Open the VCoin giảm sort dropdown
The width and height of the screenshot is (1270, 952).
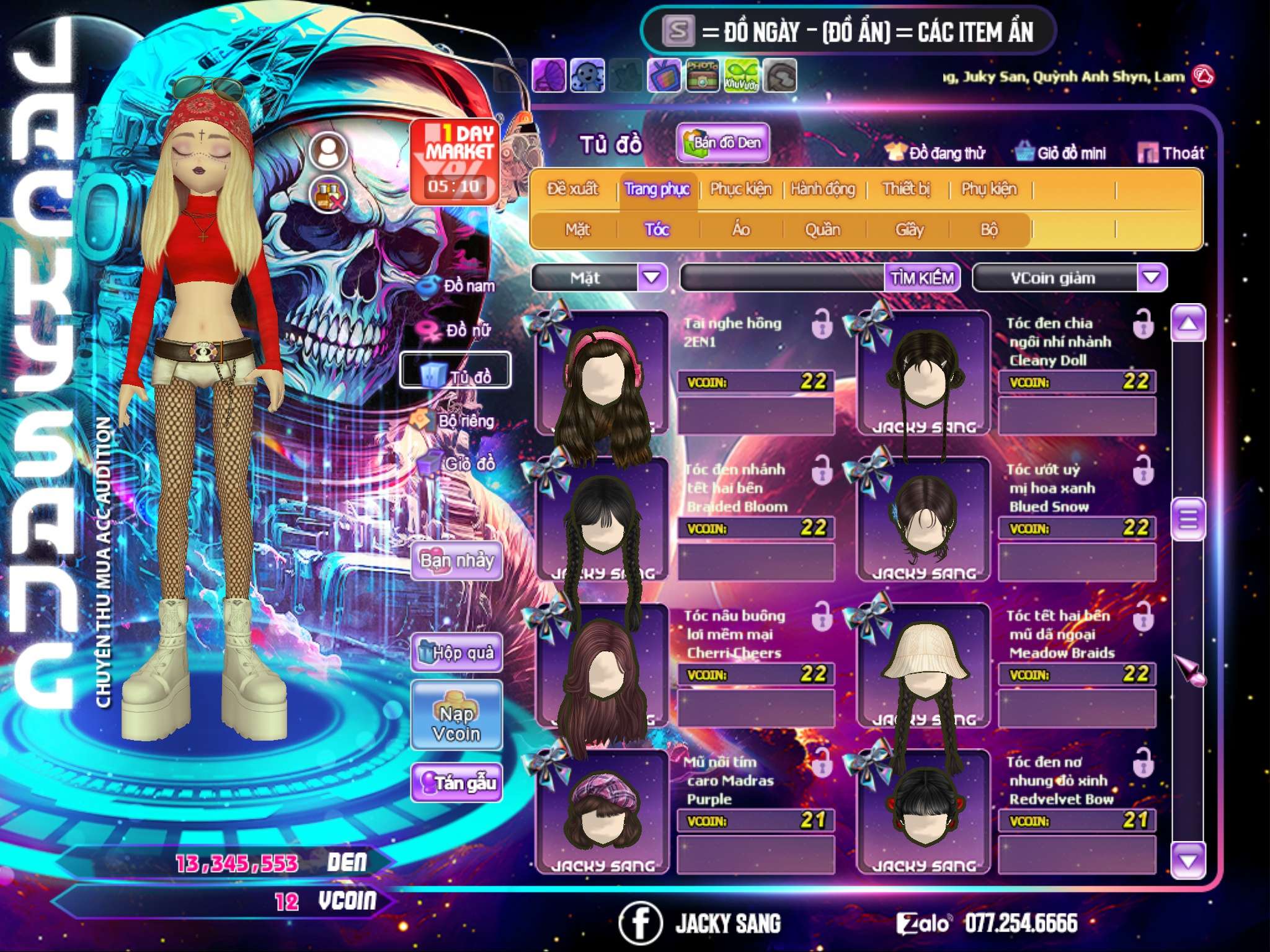tap(1152, 278)
